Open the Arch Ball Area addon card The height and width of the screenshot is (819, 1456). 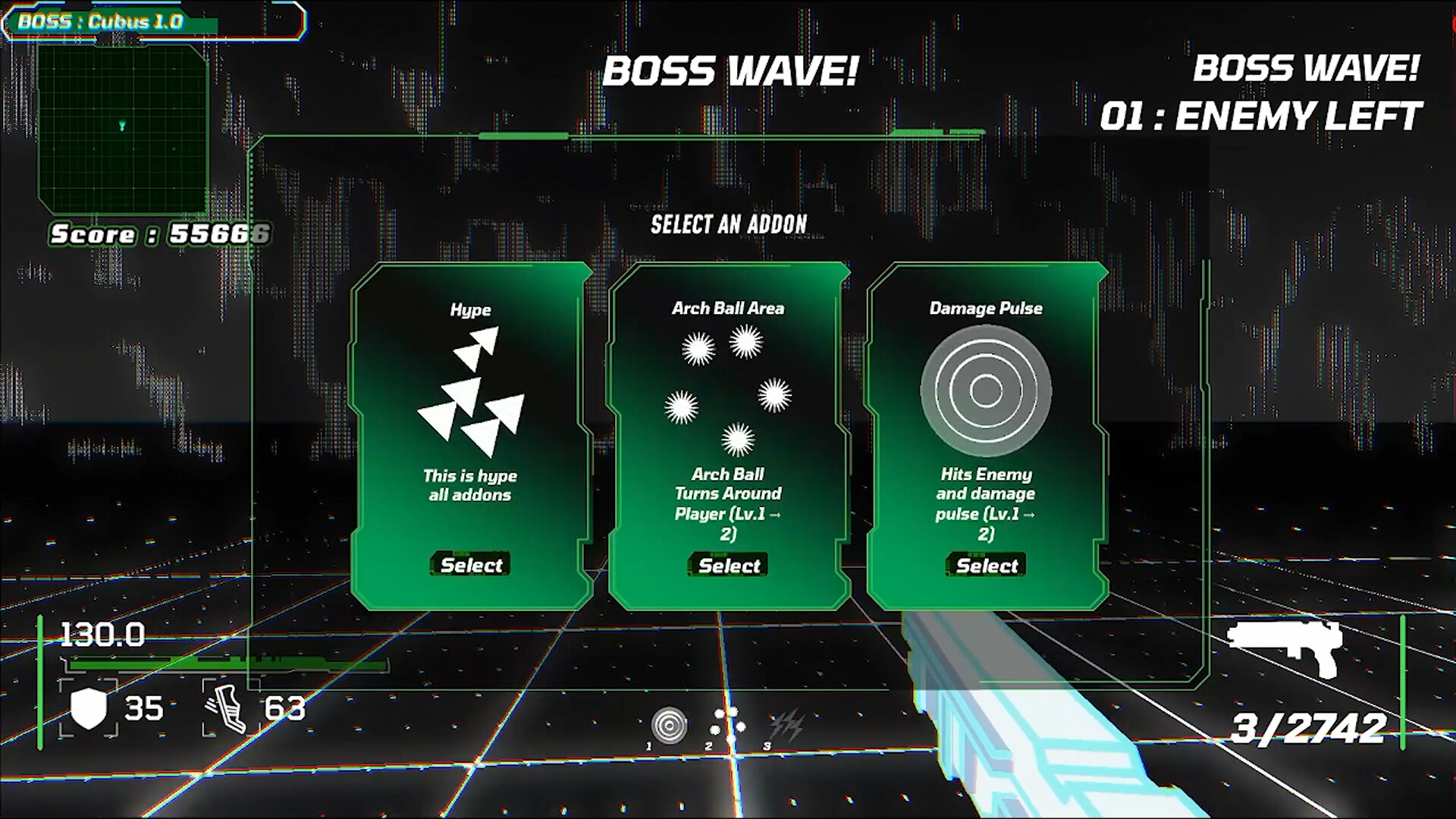click(x=726, y=565)
